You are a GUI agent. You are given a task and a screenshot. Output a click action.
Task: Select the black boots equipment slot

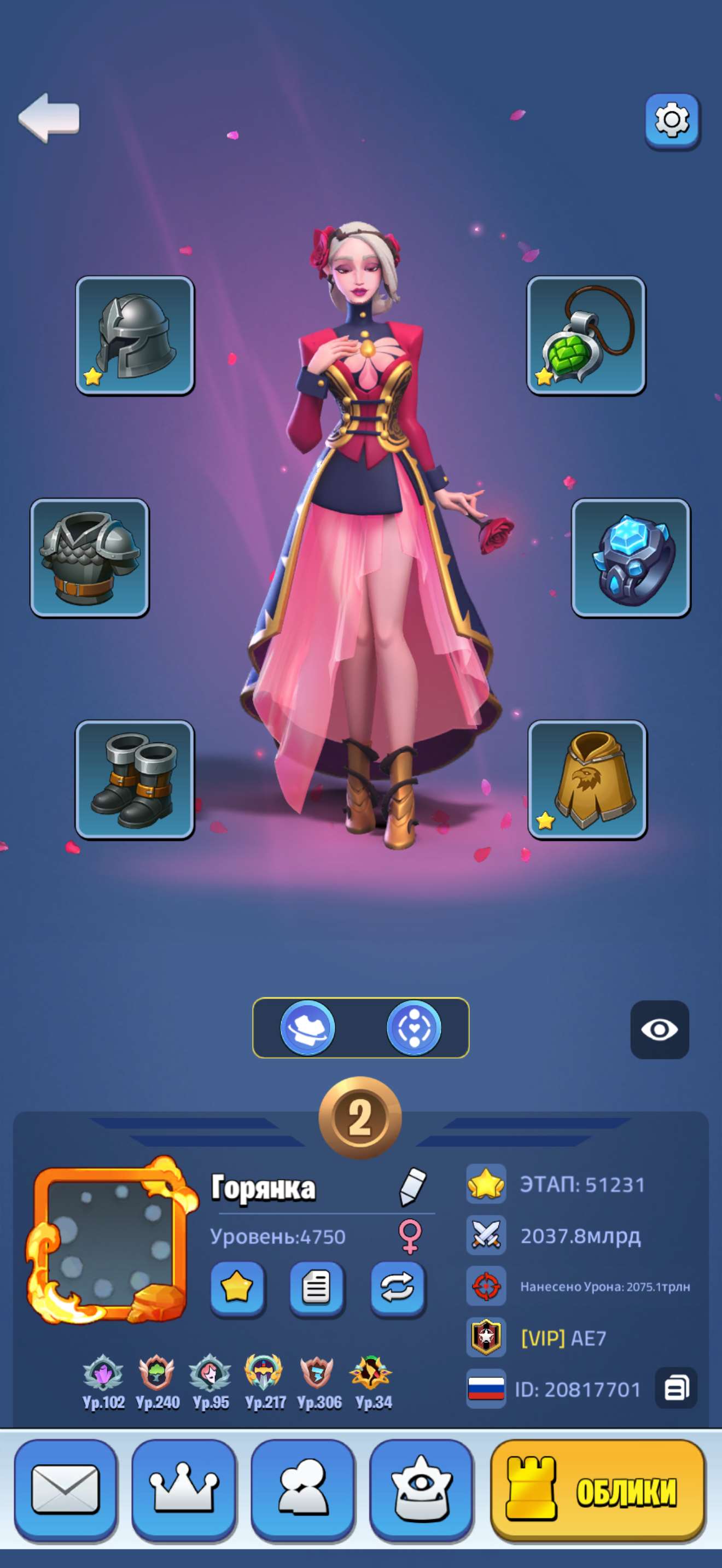coord(135,780)
